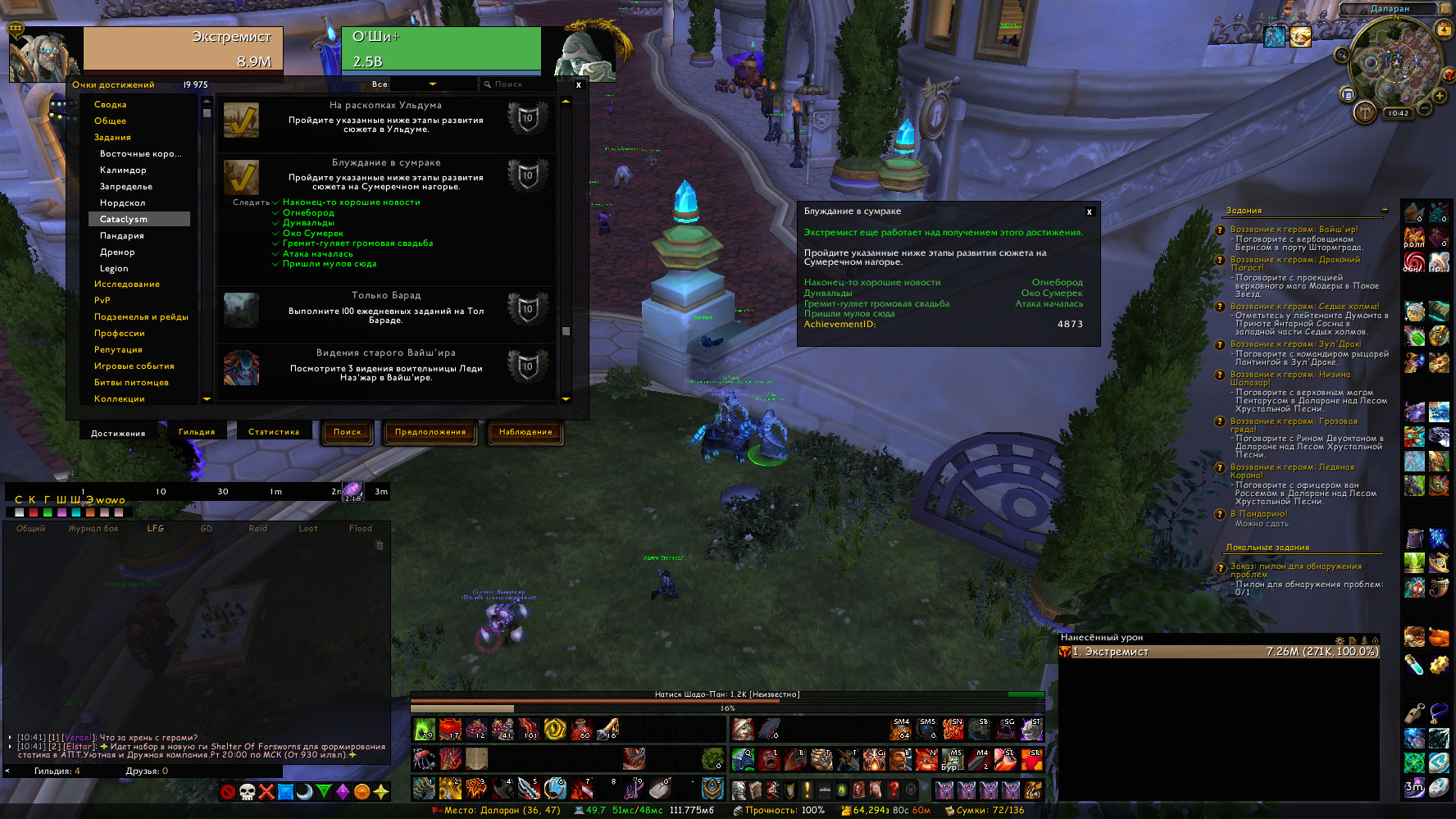Close the Блуждание в сумраке tooltip panel
1456x819 pixels.
1090,212
